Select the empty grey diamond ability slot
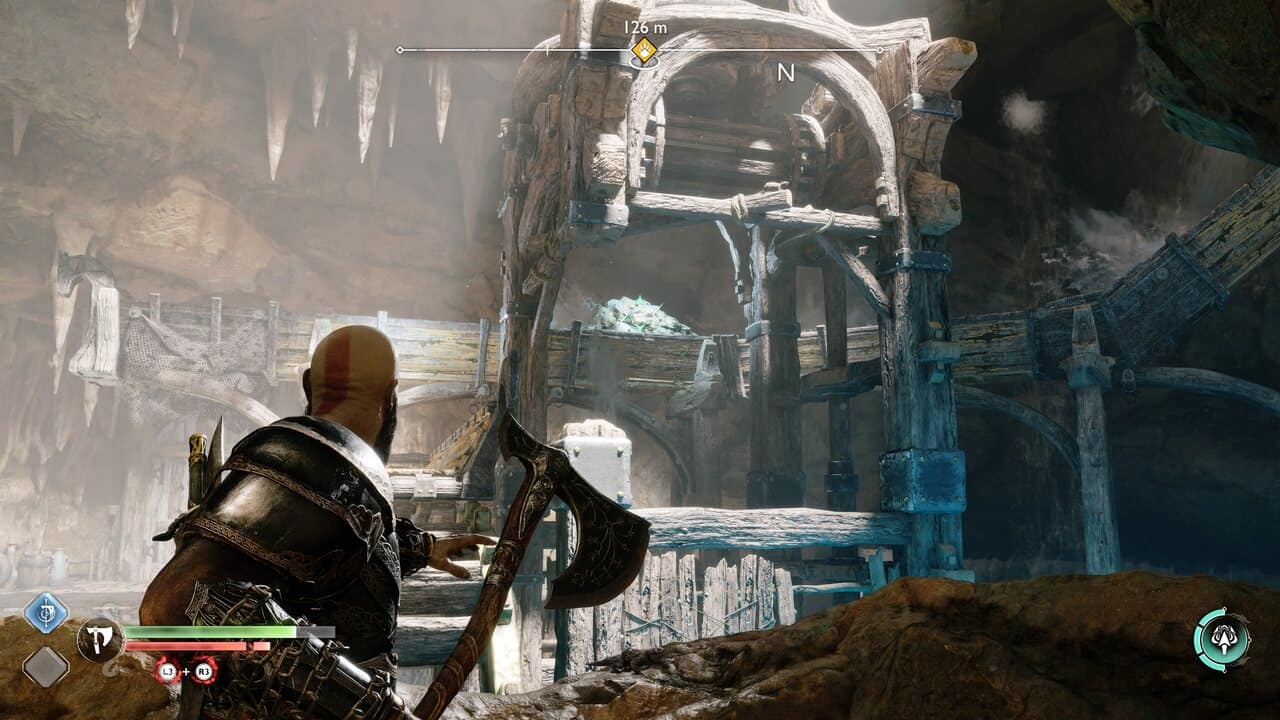 pos(46,666)
